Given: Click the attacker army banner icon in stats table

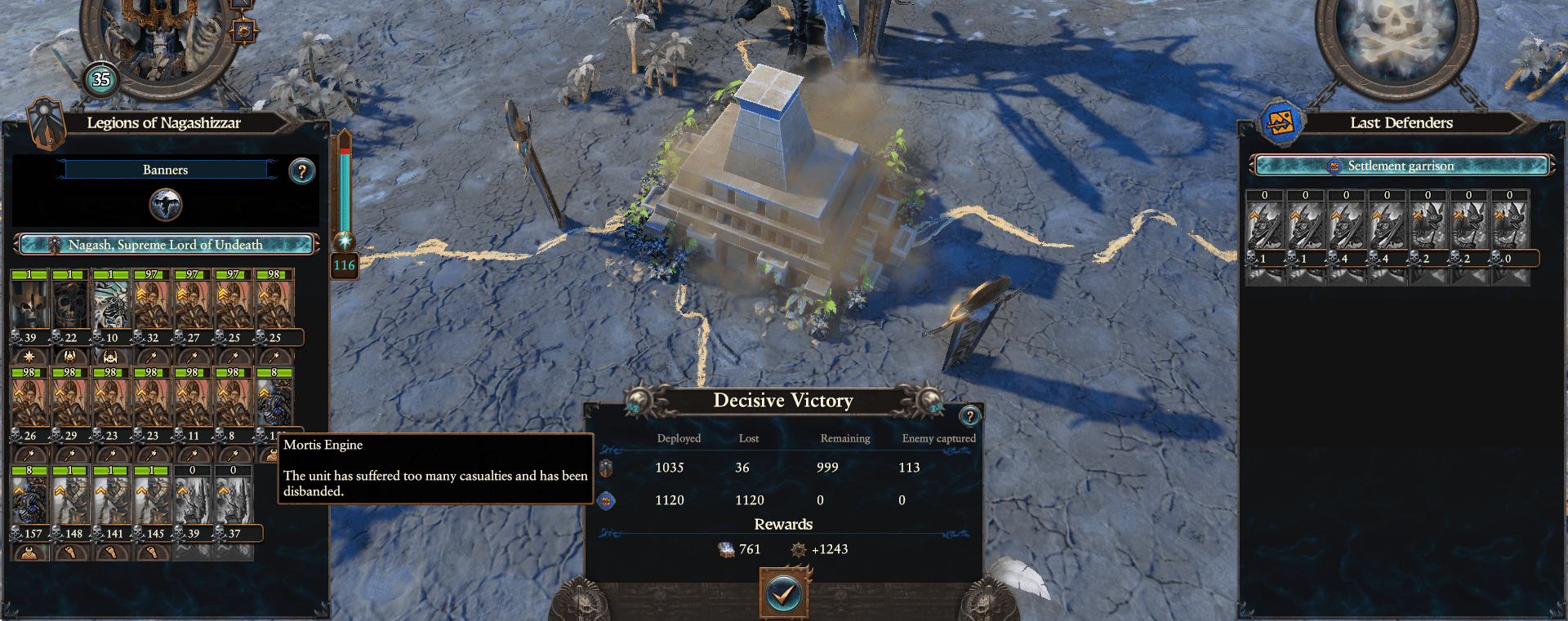Looking at the screenshot, I should (605, 468).
